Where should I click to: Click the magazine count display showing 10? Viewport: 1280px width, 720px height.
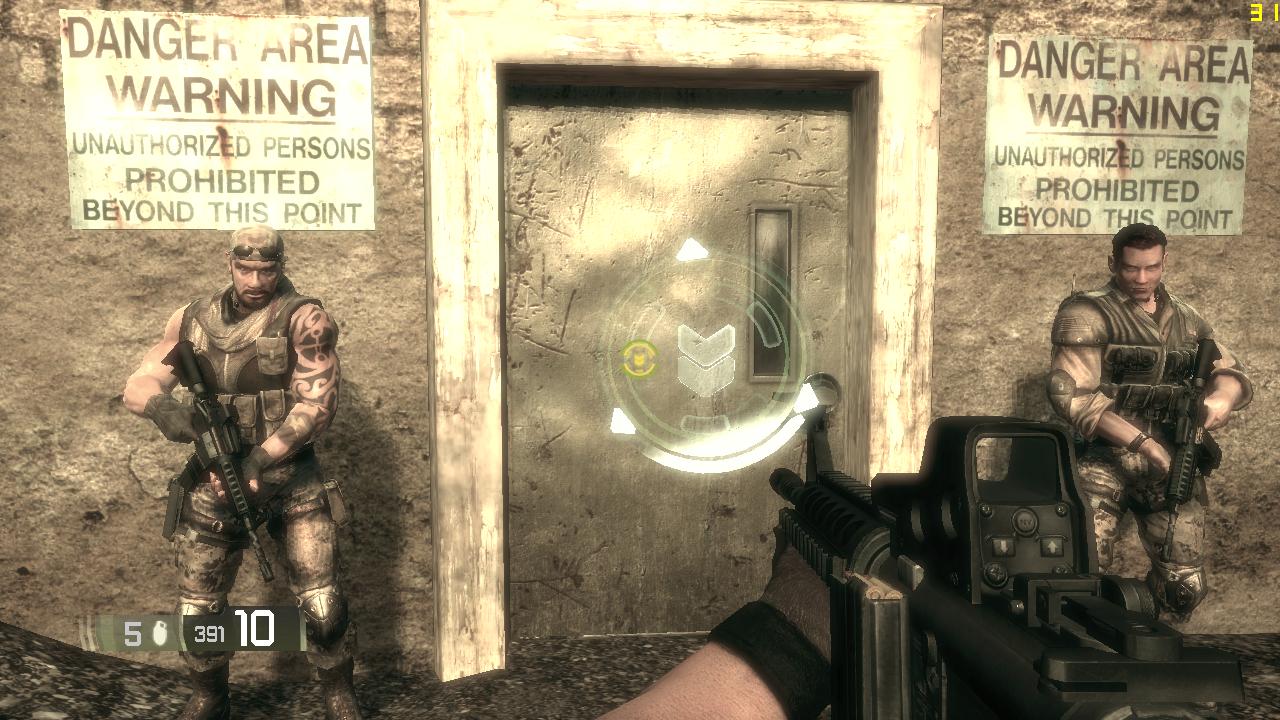pos(253,628)
